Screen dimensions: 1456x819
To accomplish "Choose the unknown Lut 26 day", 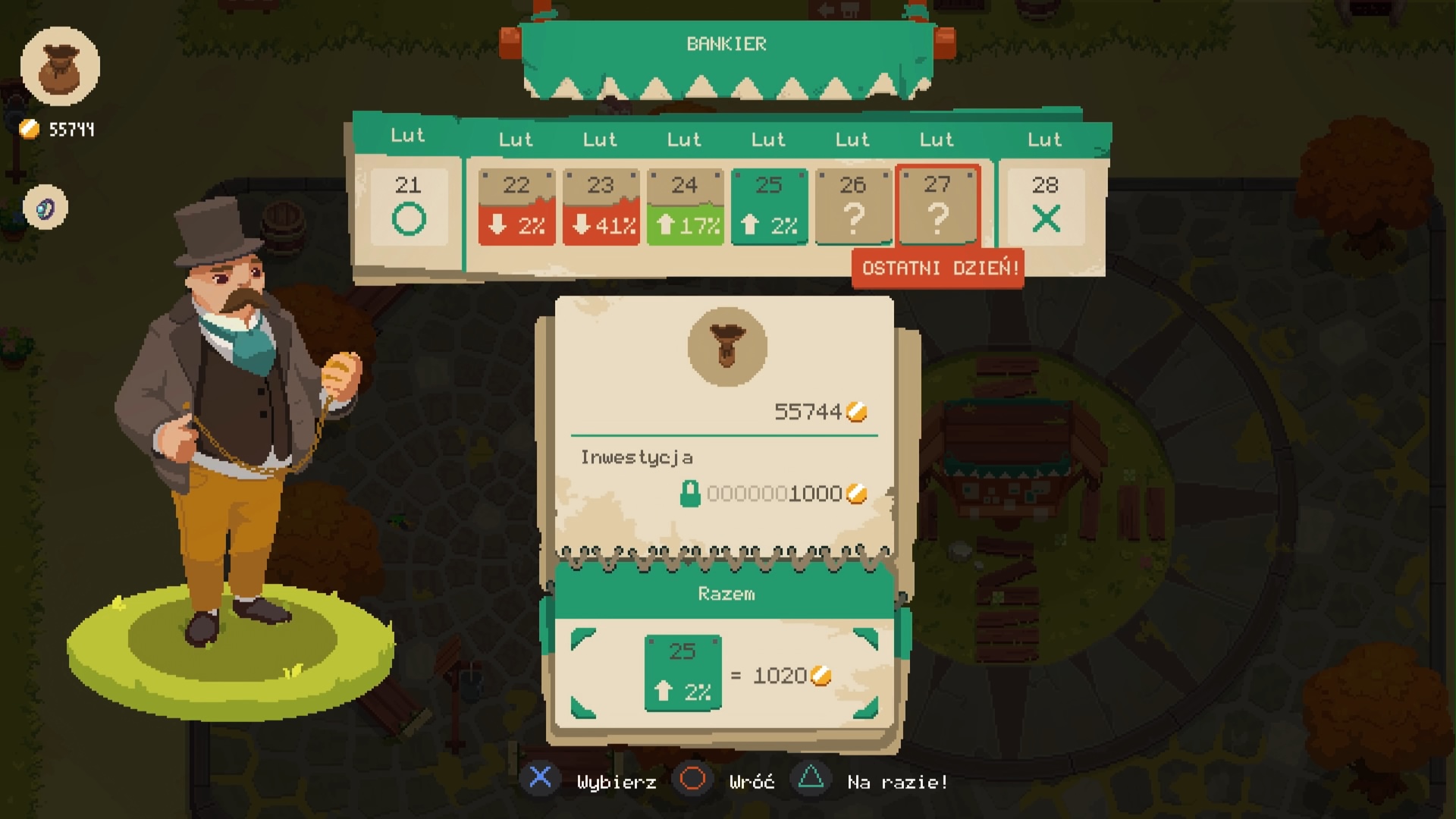I will point(853,206).
